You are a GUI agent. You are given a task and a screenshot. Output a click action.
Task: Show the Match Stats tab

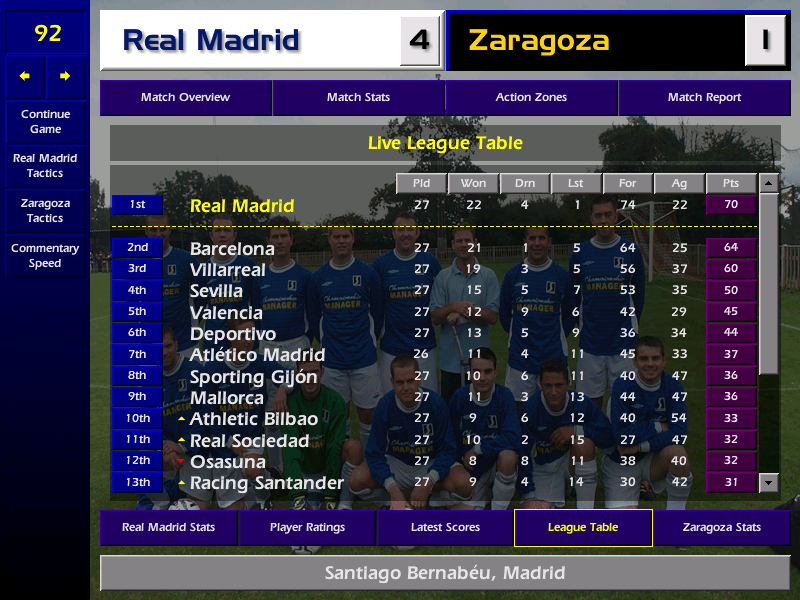click(358, 97)
